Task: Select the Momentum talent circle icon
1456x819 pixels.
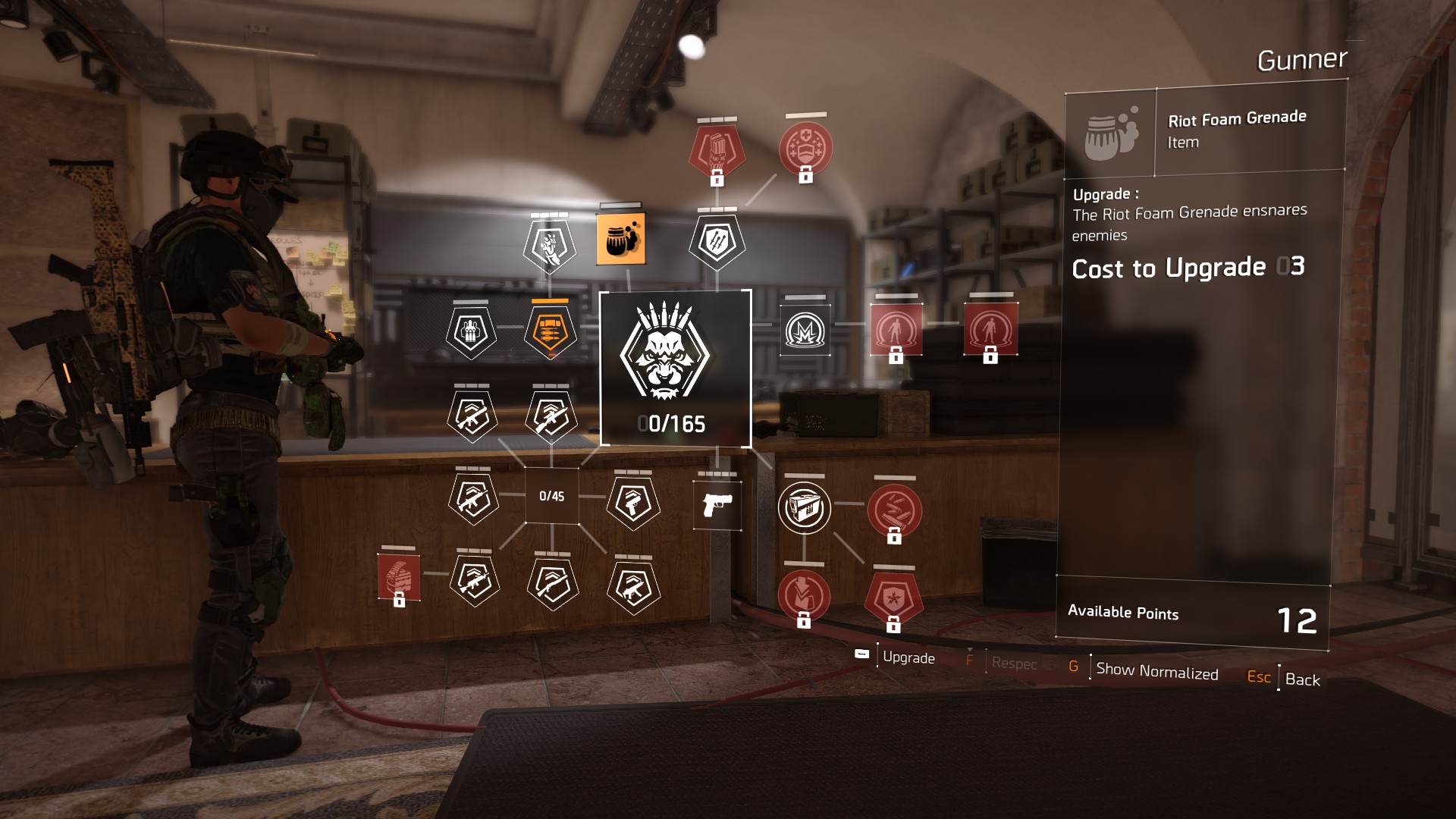Action: pyautogui.click(x=804, y=331)
